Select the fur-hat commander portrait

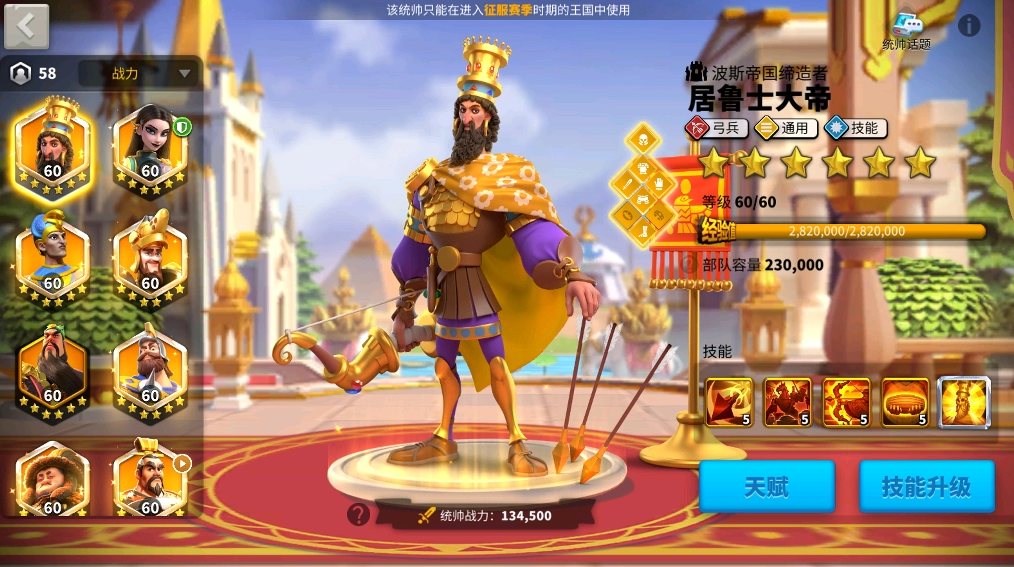click(53, 480)
